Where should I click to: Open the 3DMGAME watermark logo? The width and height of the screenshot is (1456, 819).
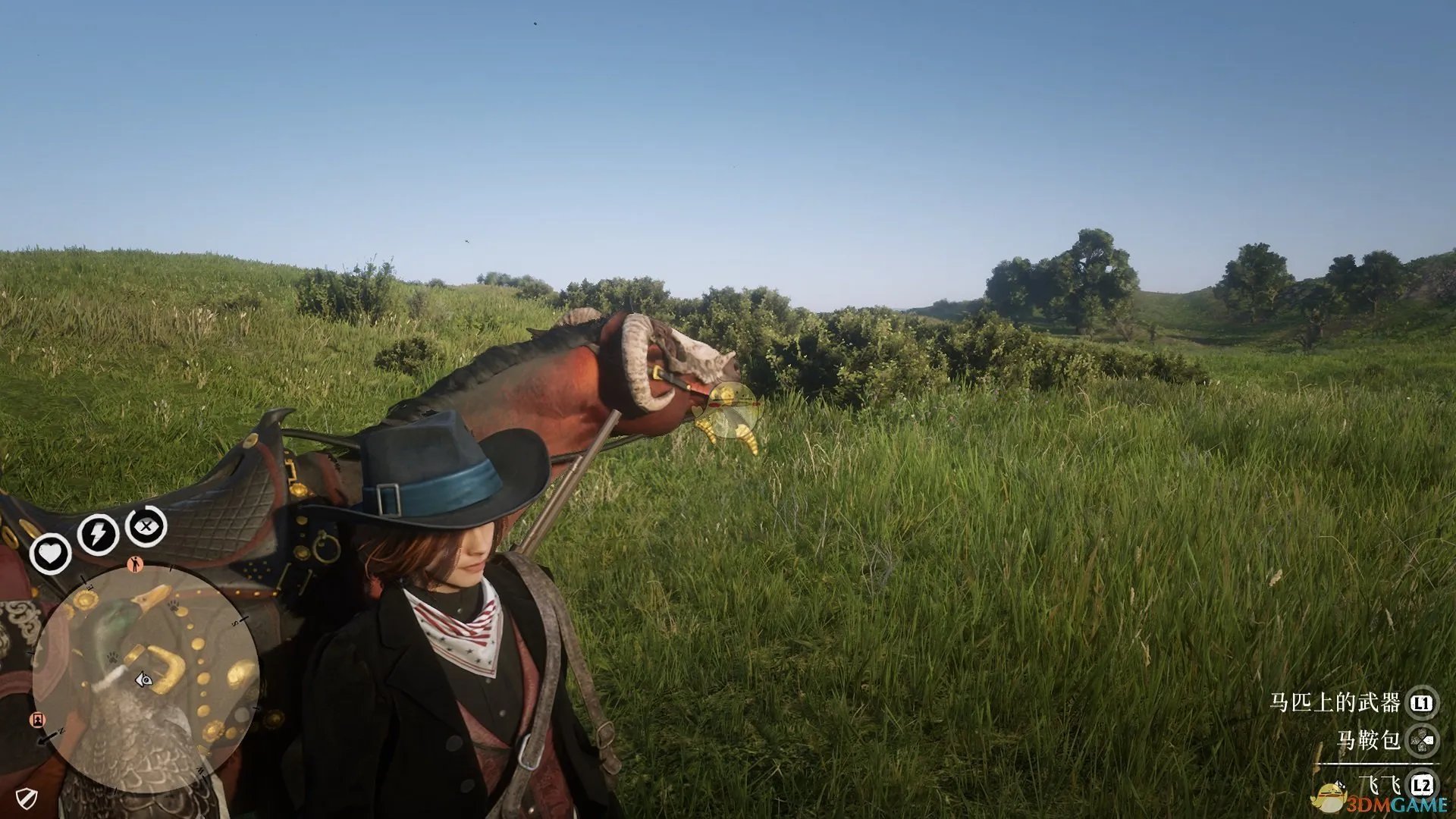pos(1382,800)
